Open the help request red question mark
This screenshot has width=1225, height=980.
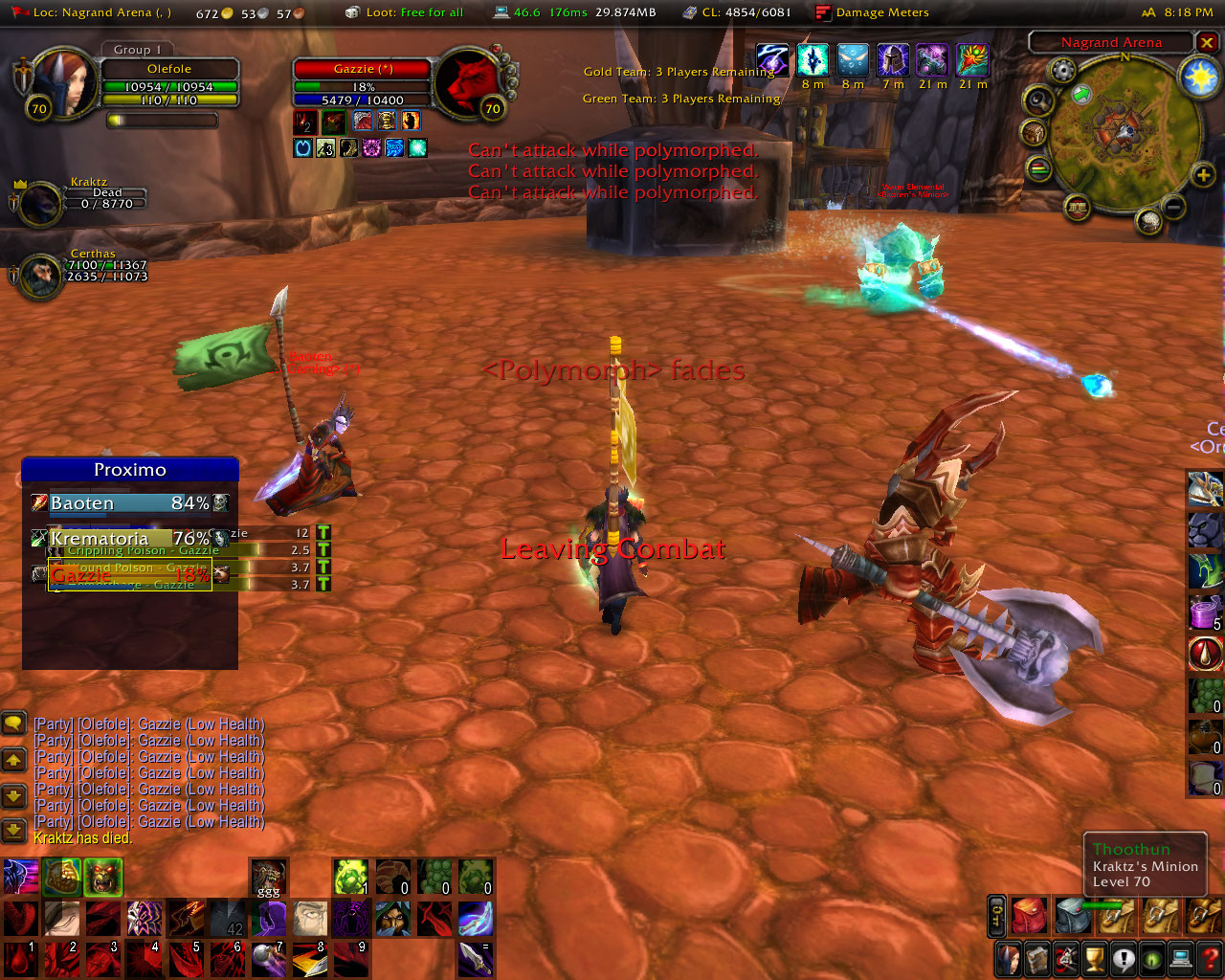(x=1211, y=958)
